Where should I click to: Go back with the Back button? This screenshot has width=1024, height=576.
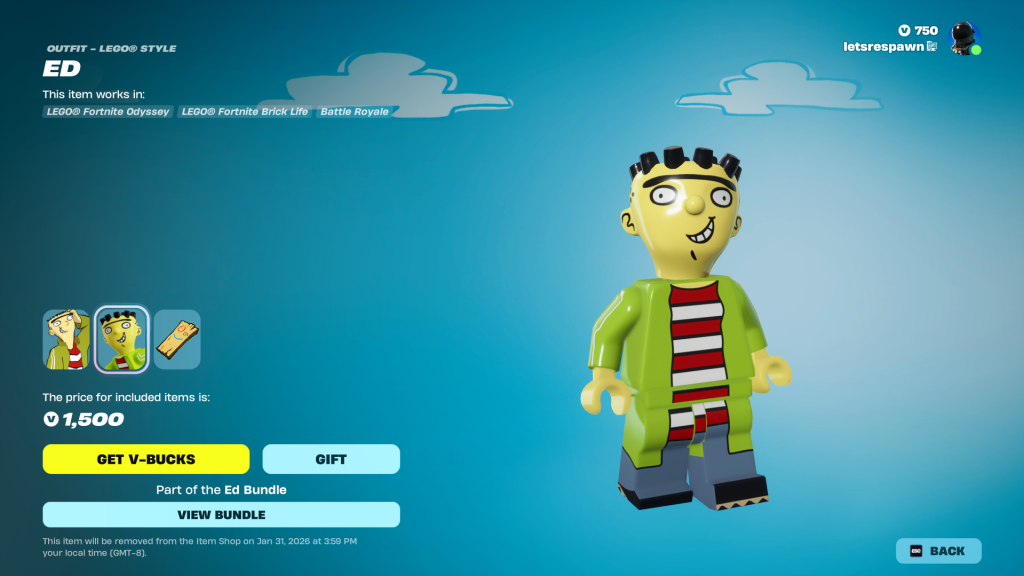click(938, 551)
